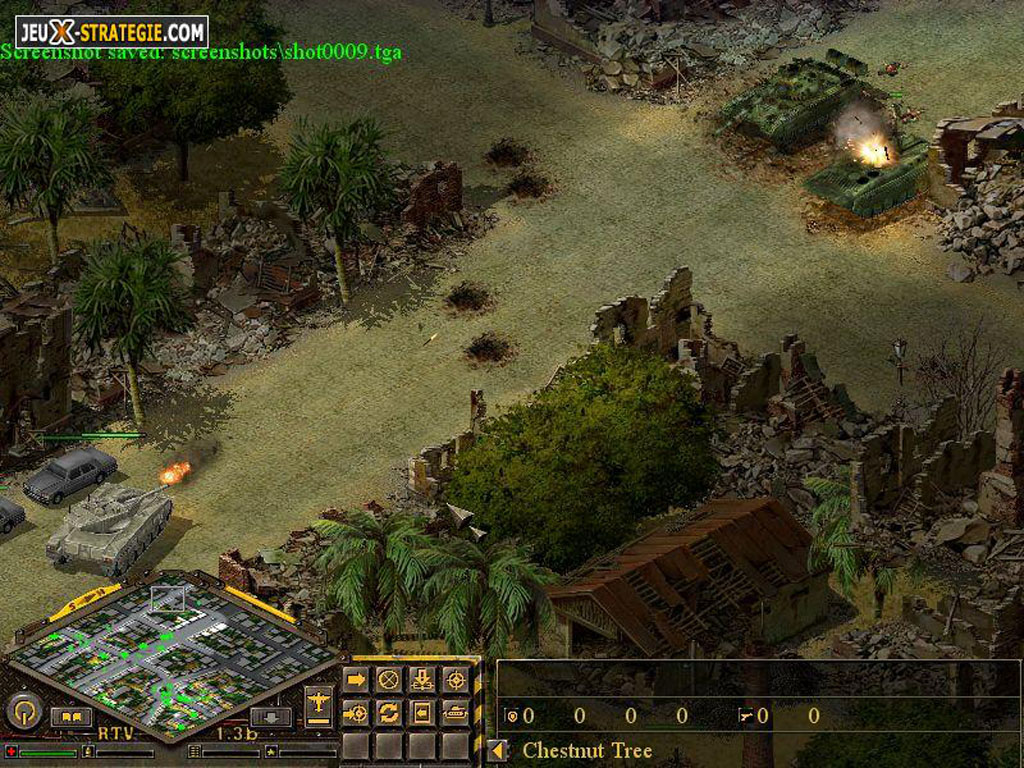The image size is (1024, 768).
Task: Choose the down-arrow unload command
Action: click(x=422, y=680)
